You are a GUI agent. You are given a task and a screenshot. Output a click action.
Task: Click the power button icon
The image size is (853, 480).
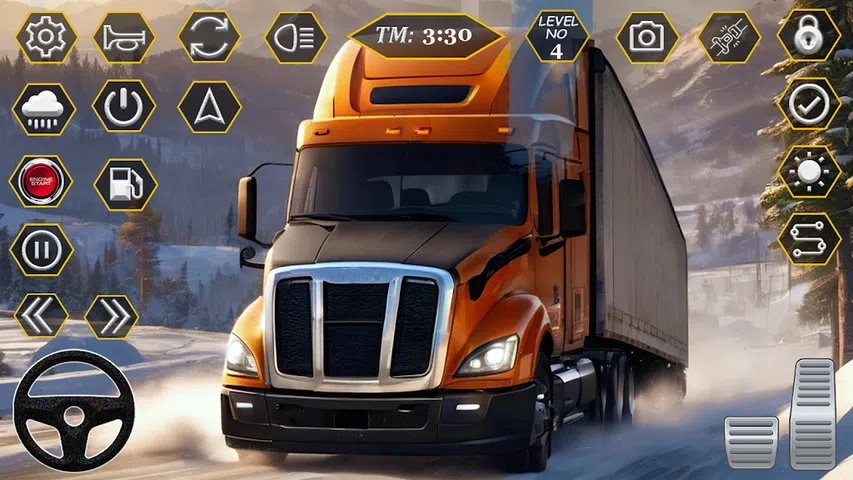tap(124, 106)
